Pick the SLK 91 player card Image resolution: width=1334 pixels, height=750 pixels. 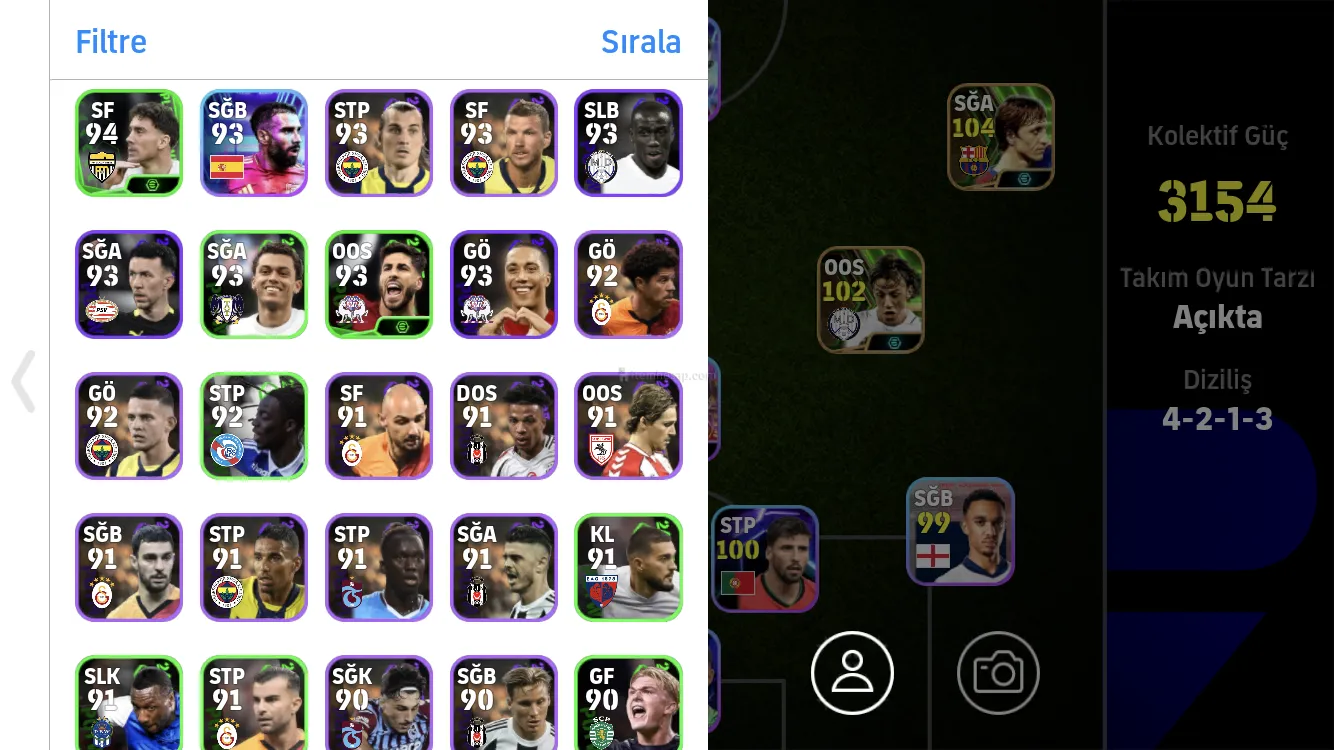coord(129,702)
